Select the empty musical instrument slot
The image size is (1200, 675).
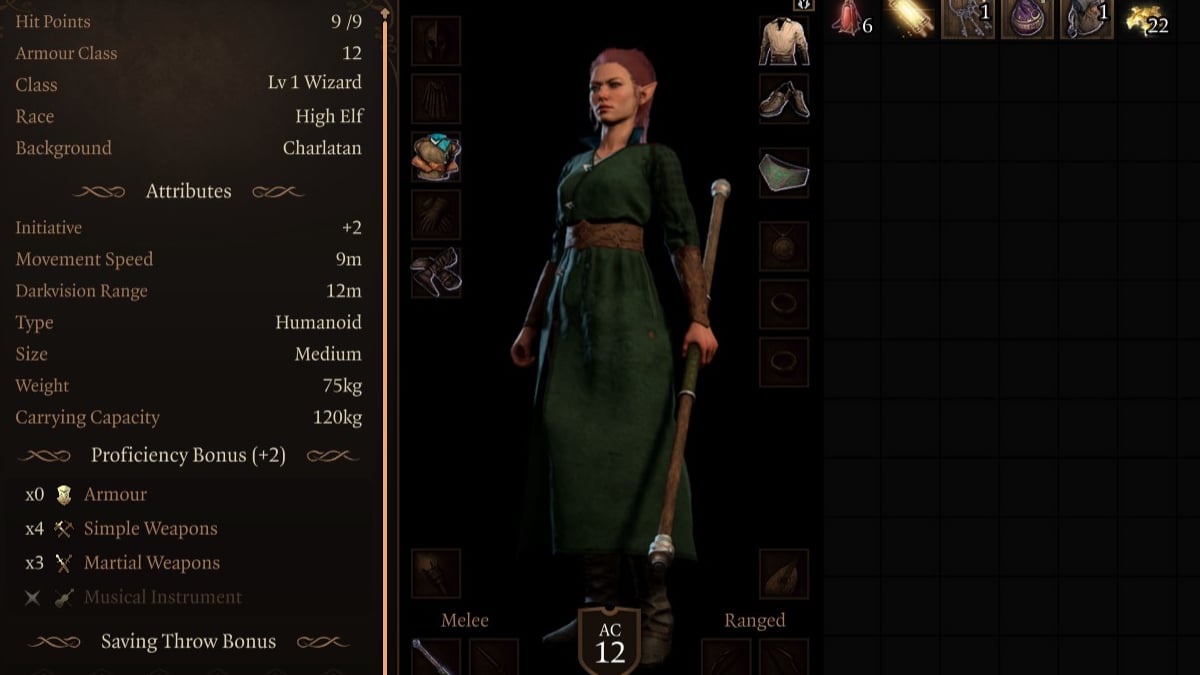click(x=784, y=574)
